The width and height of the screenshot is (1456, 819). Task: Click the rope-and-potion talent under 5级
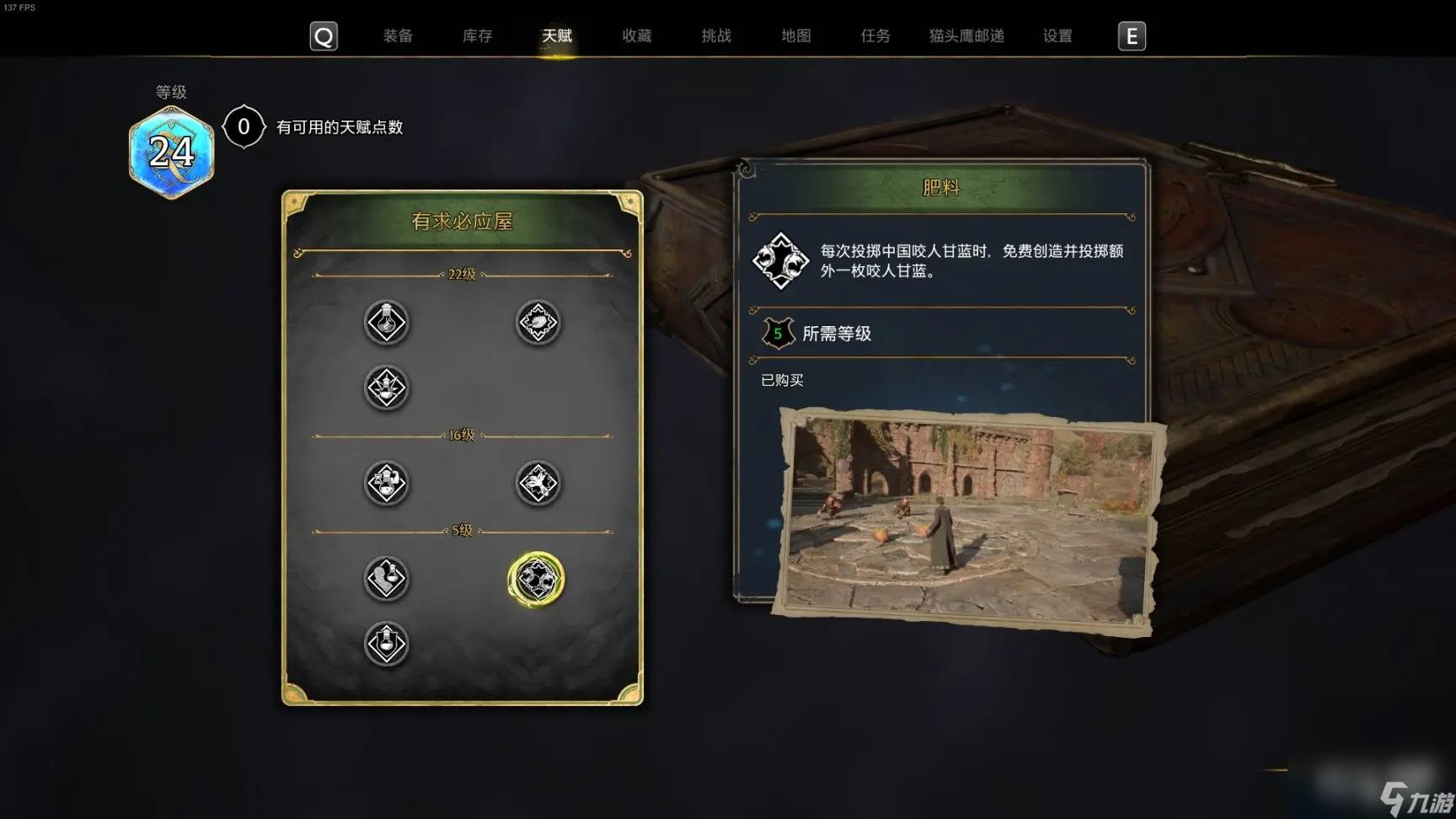coord(387,580)
